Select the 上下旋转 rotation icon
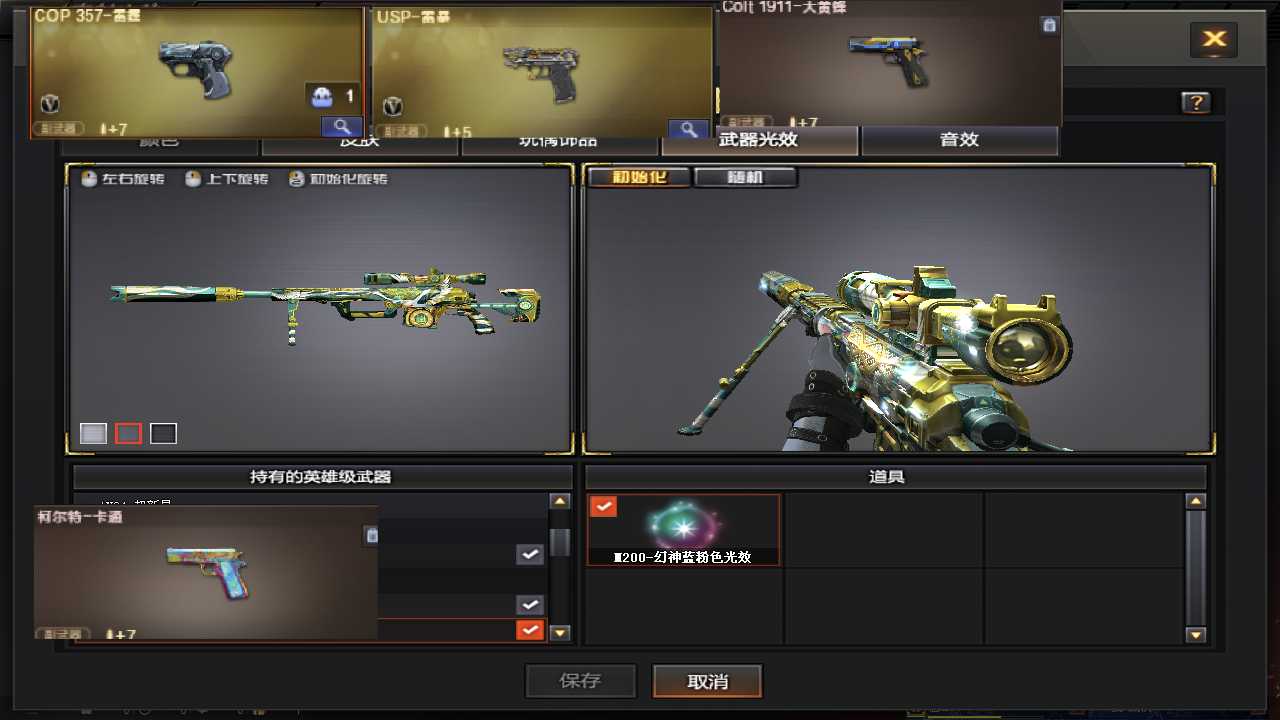 [192, 179]
